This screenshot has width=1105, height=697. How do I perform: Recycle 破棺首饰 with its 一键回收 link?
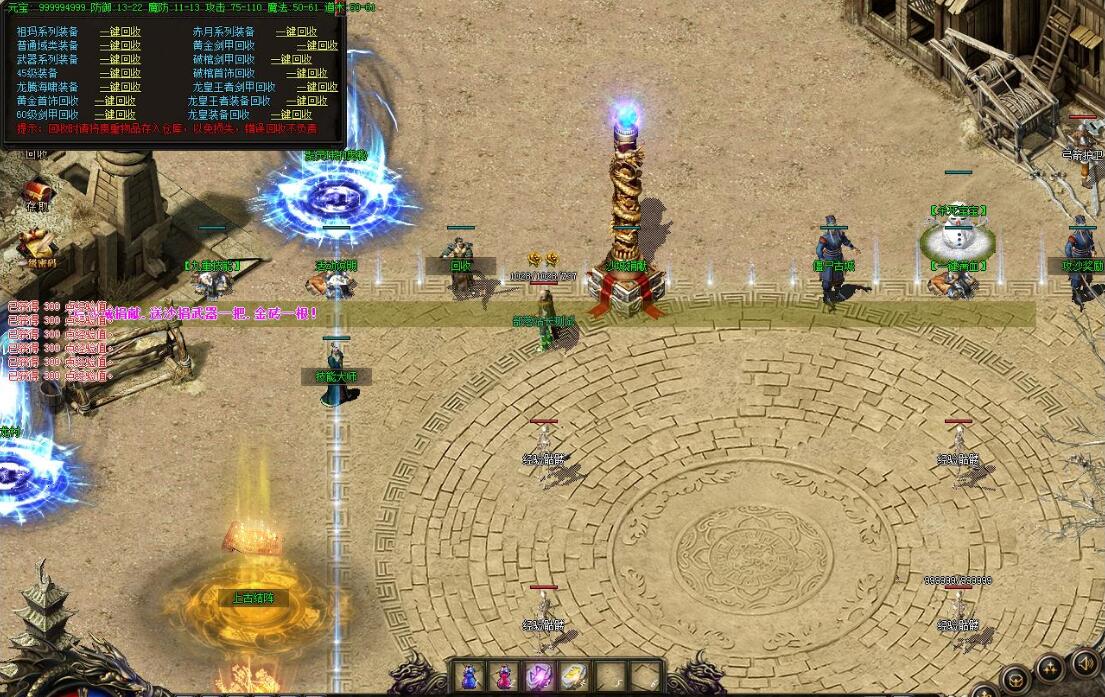[306, 73]
